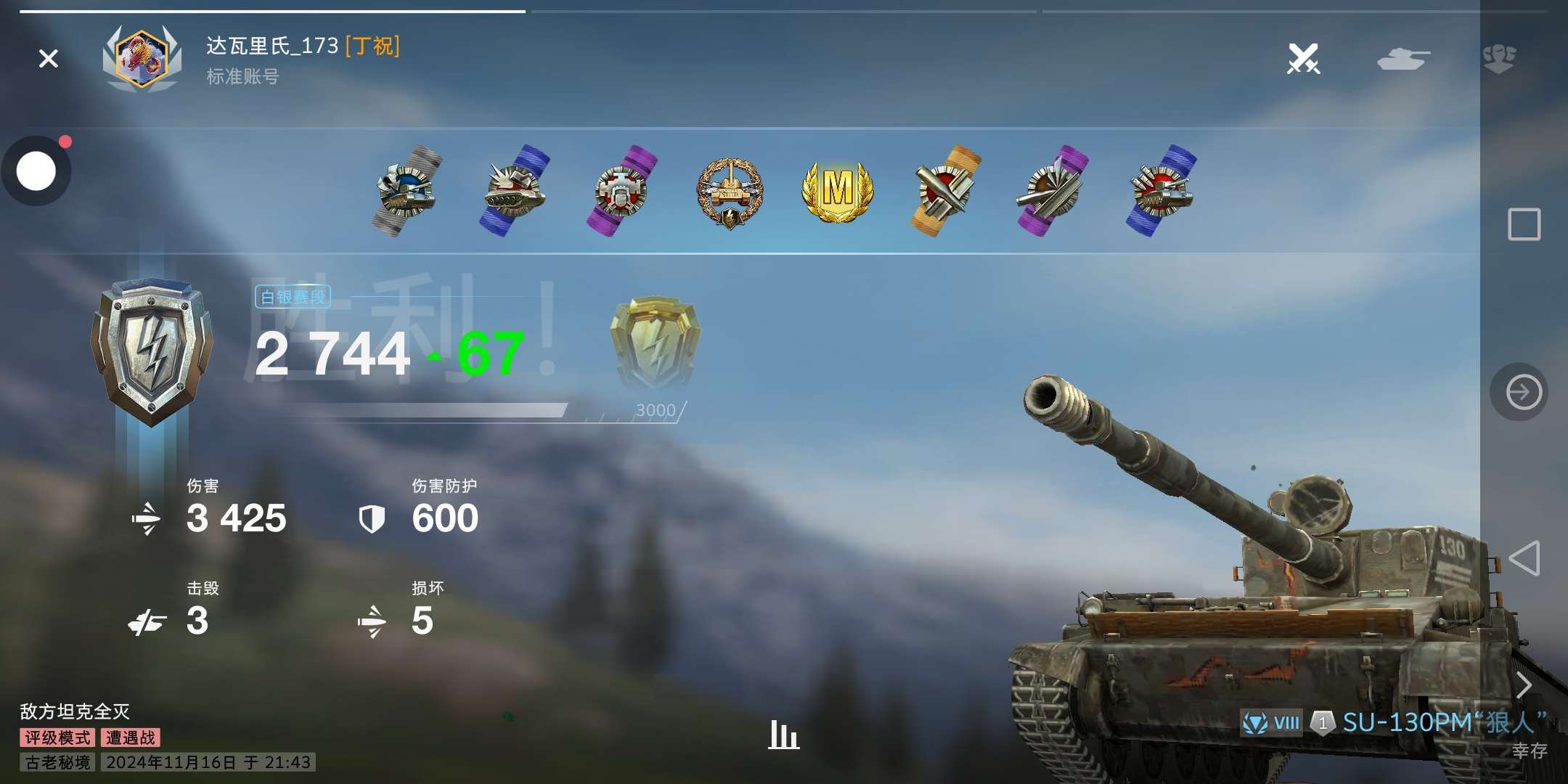Inspect the laurel wreath tank medal
Image resolution: width=1568 pixels, height=784 pixels.
pos(730,192)
